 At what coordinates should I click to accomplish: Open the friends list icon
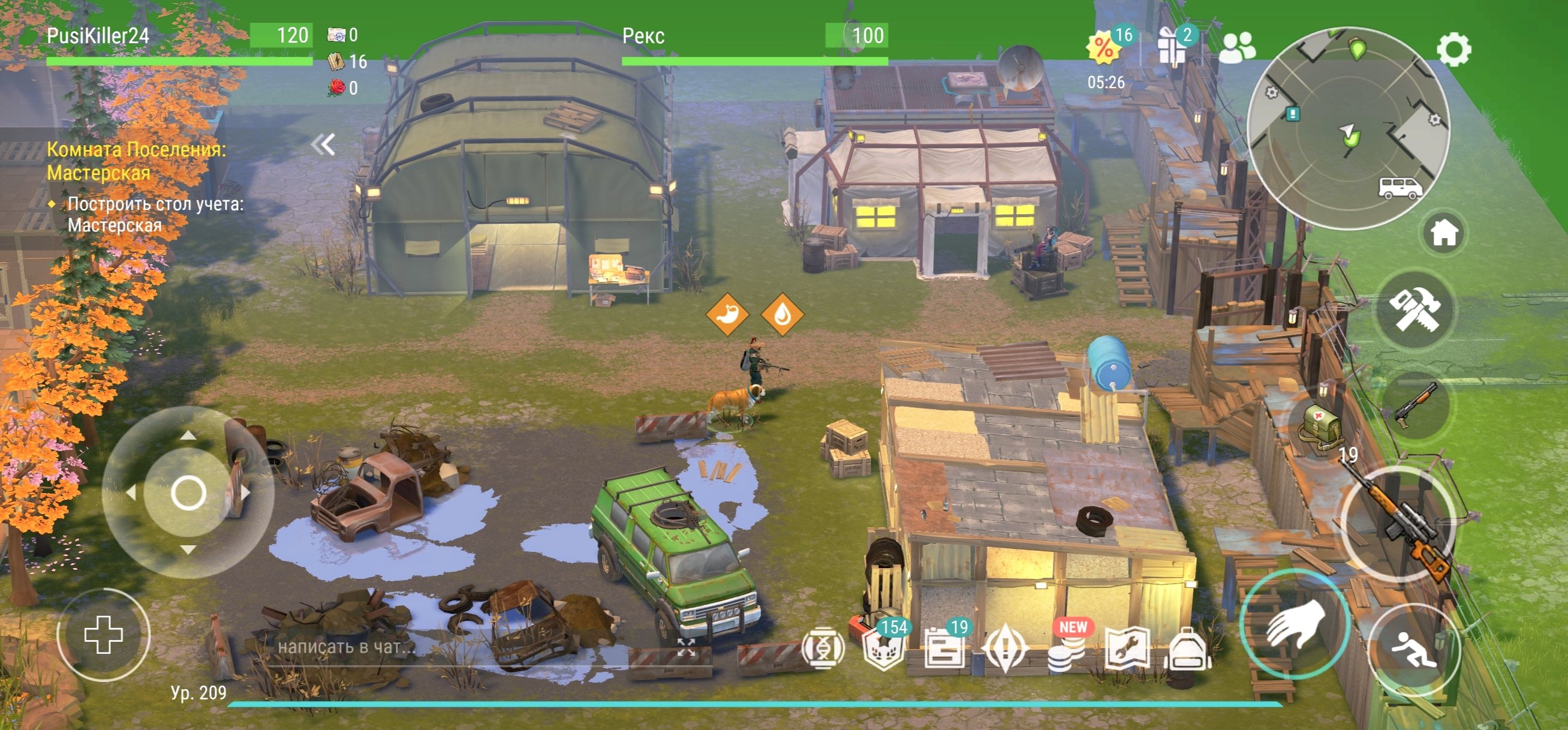(x=1236, y=47)
